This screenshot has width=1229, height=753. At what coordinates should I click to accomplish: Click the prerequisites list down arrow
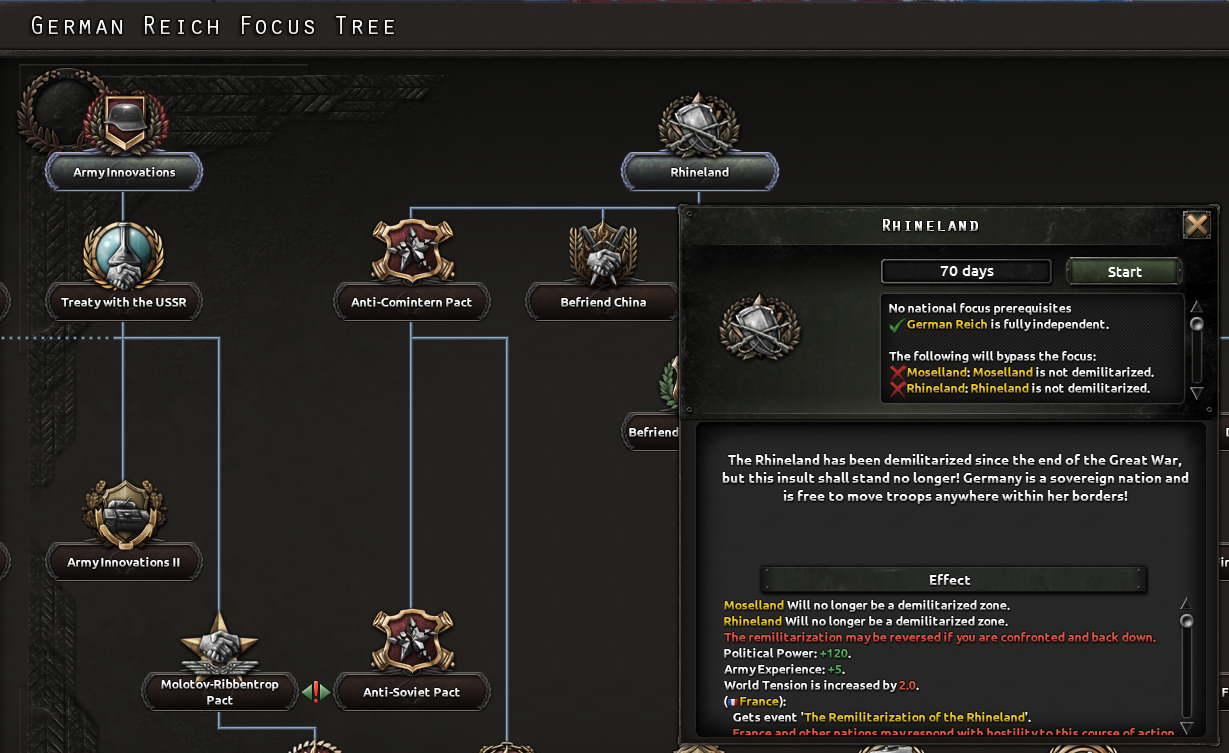[x=1195, y=393]
